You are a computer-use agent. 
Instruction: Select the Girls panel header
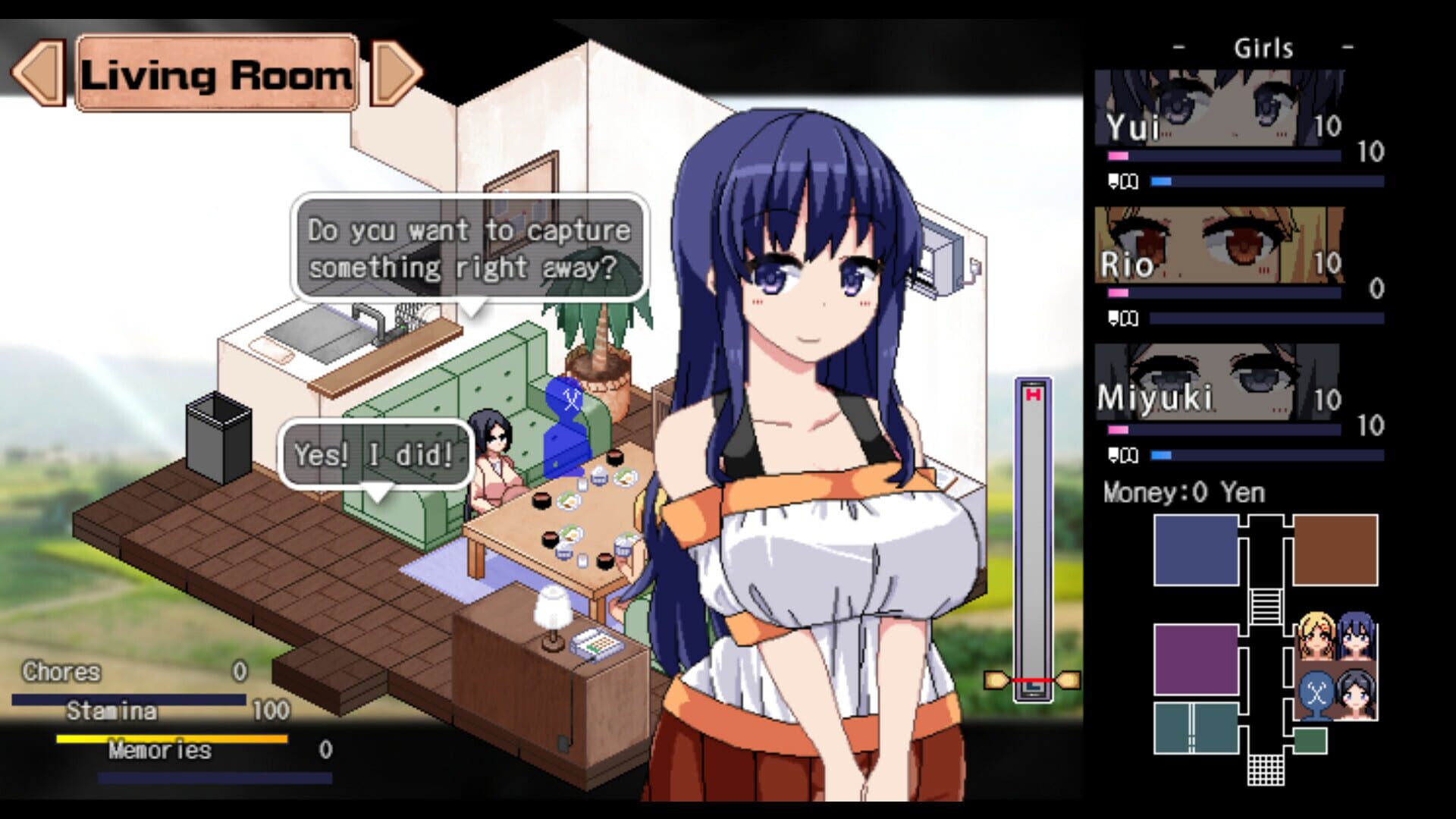(1263, 49)
